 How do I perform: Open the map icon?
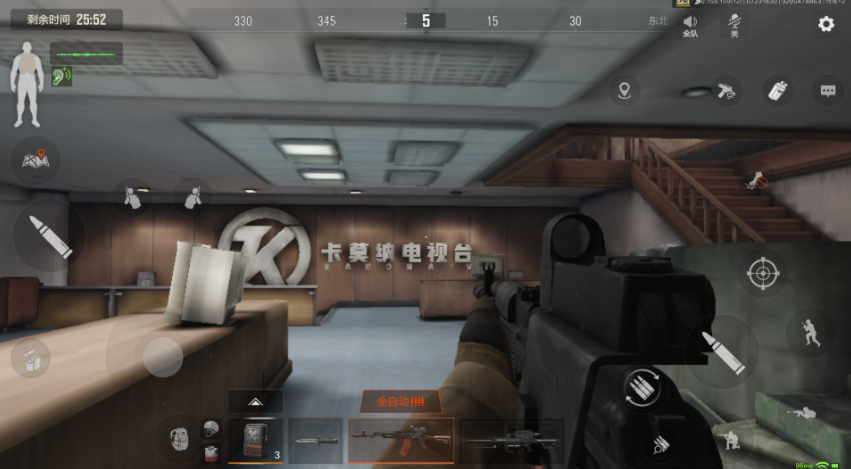[x=36, y=159]
